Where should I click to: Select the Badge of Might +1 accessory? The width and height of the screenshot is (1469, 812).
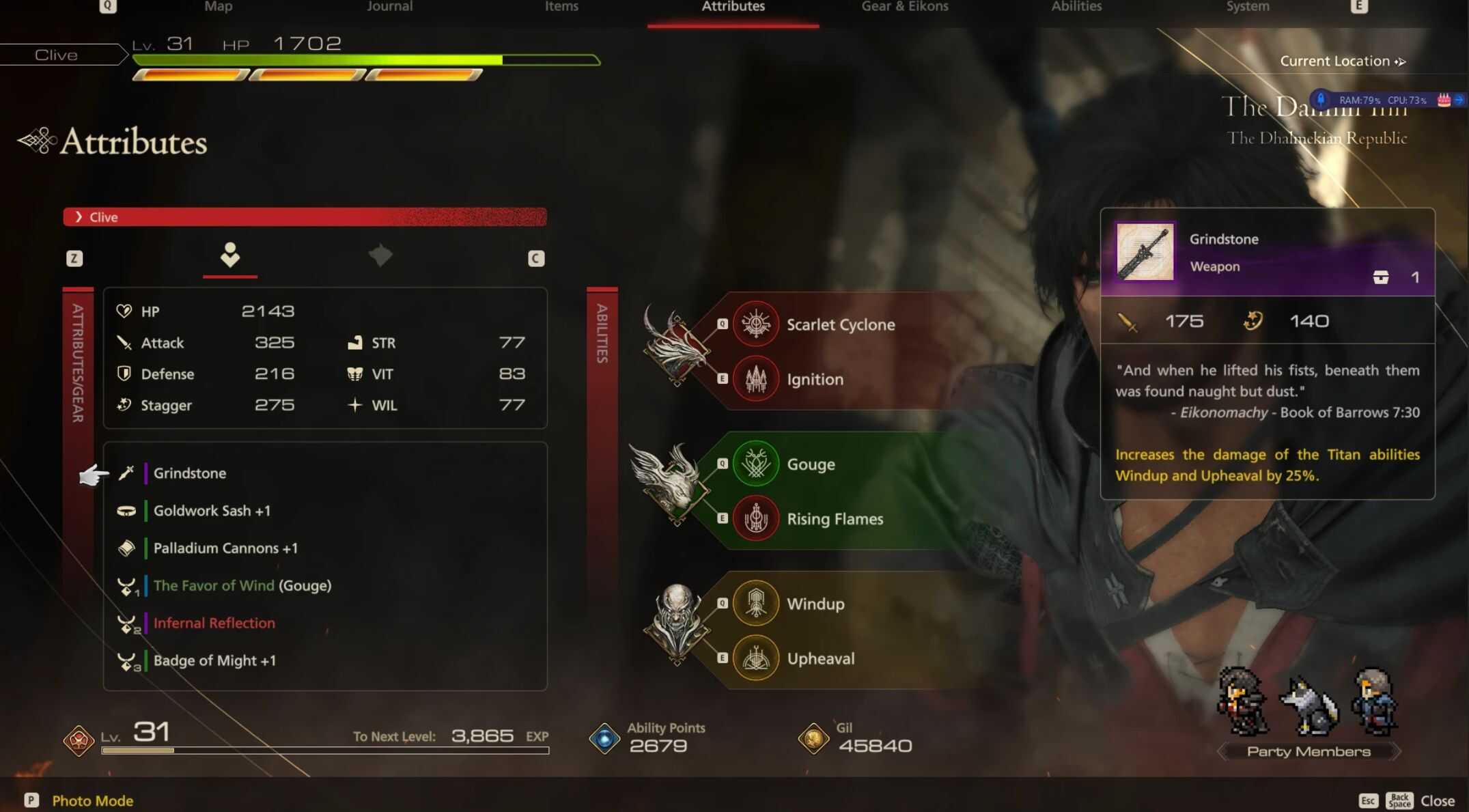[x=214, y=661]
